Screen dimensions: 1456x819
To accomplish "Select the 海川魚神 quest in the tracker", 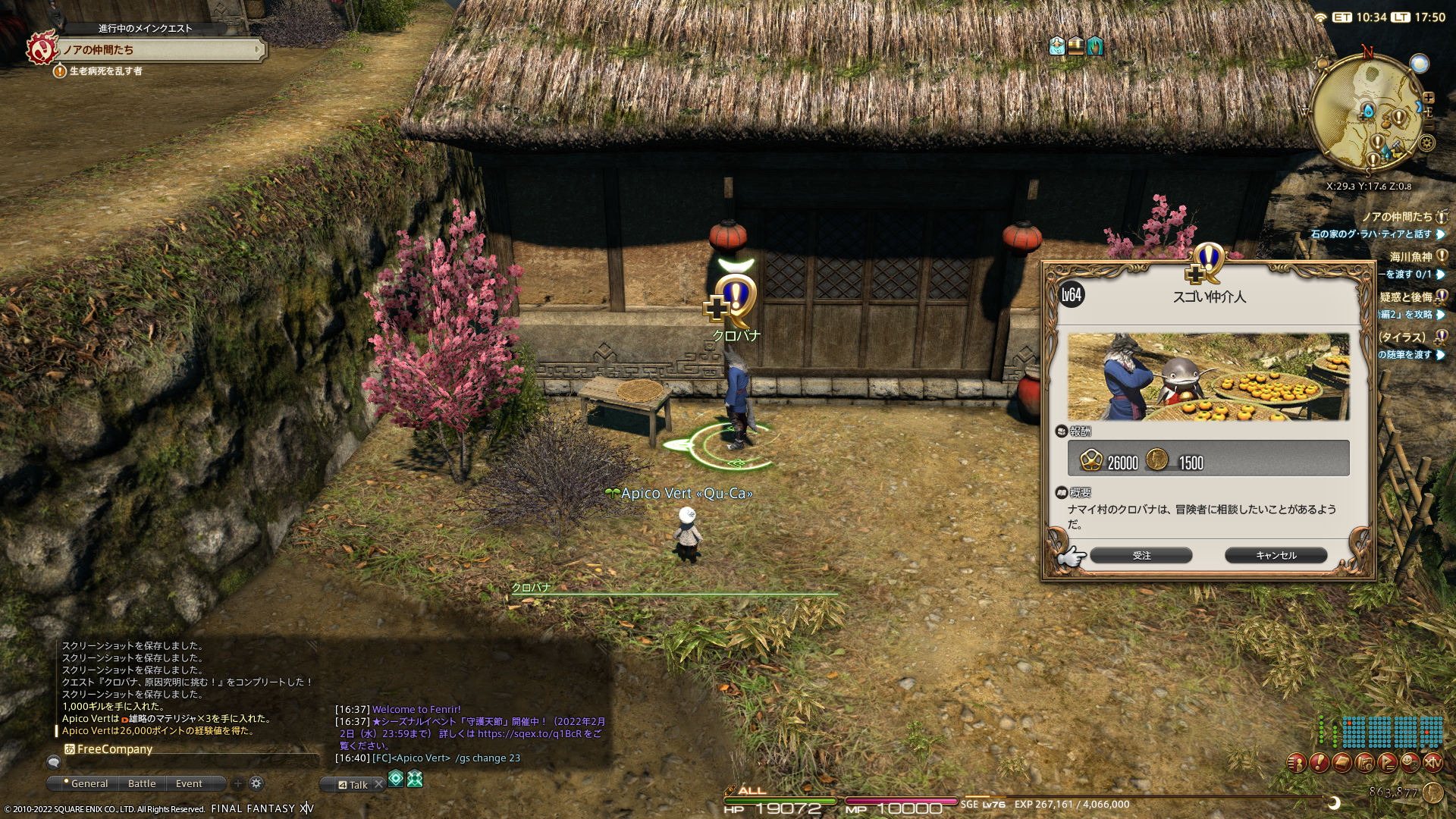I will tap(1410, 257).
